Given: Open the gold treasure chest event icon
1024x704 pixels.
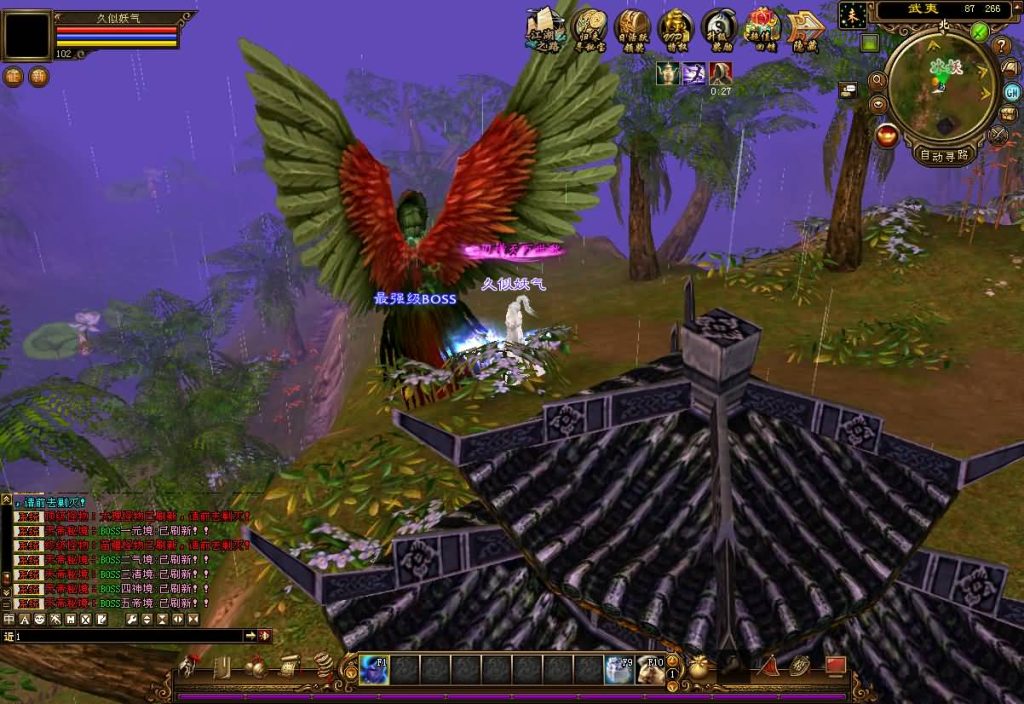Looking at the screenshot, I should tap(632, 27).
